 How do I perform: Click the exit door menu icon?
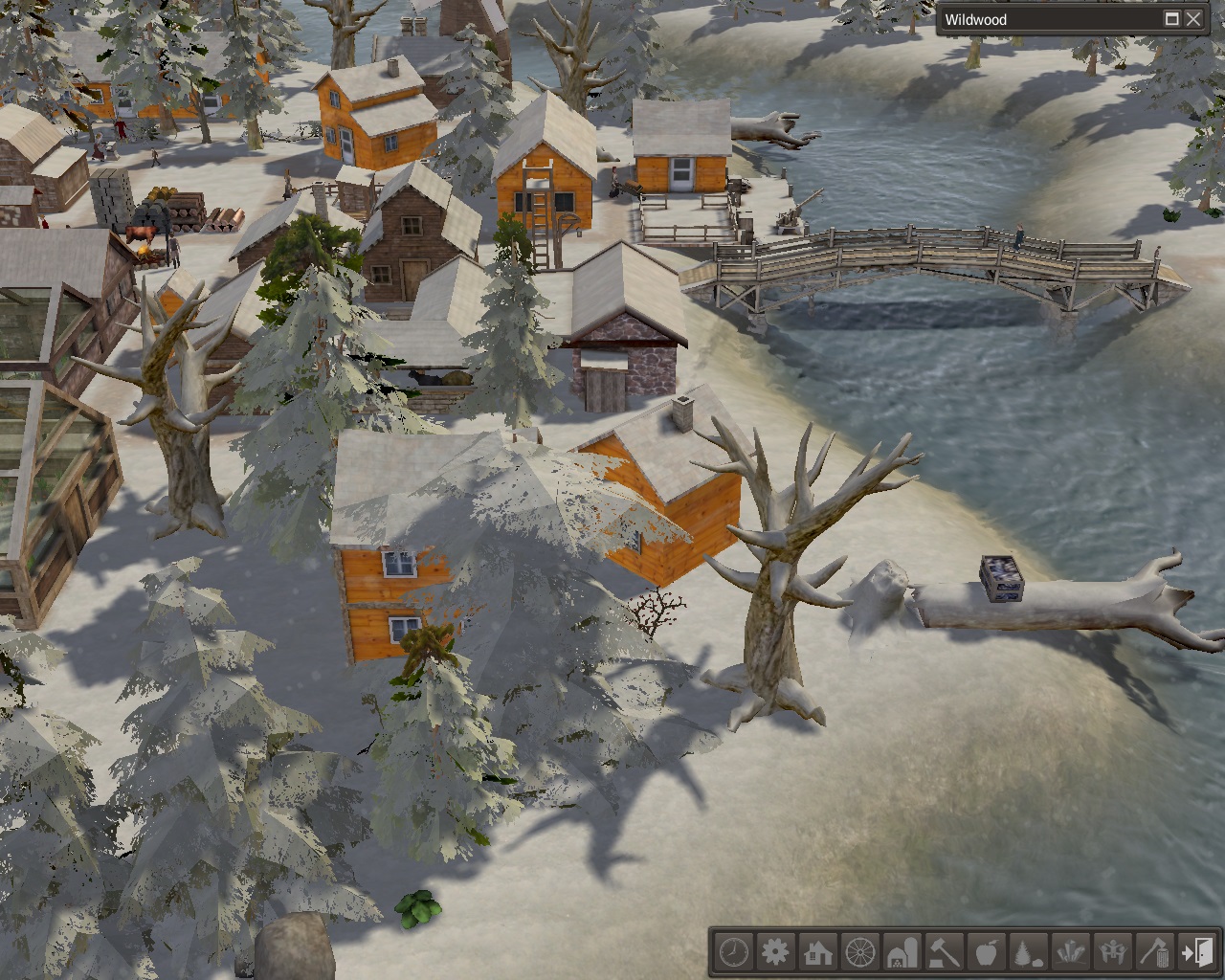pyautogui.click(x=1197, y=952)
